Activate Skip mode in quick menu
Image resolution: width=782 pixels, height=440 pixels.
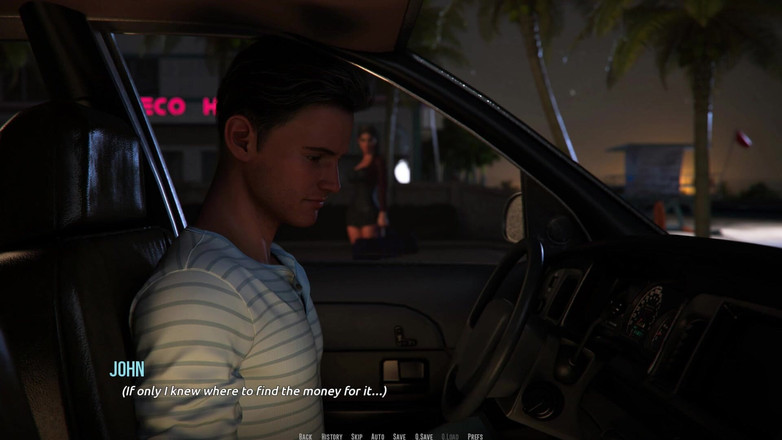(x=357, y=436)
